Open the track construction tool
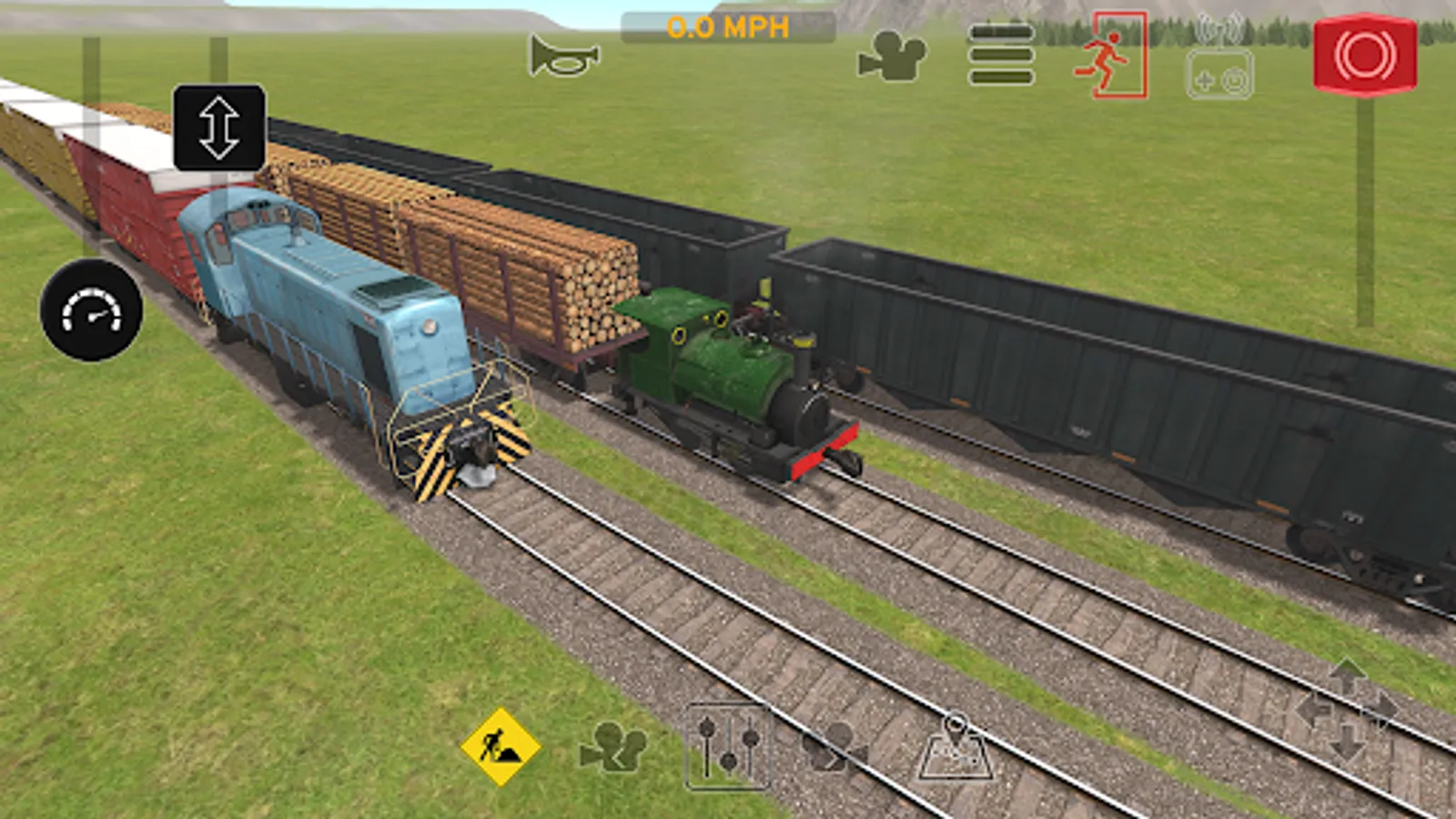Viewport: 1456px width, 819px height. (x=500, y=750)
